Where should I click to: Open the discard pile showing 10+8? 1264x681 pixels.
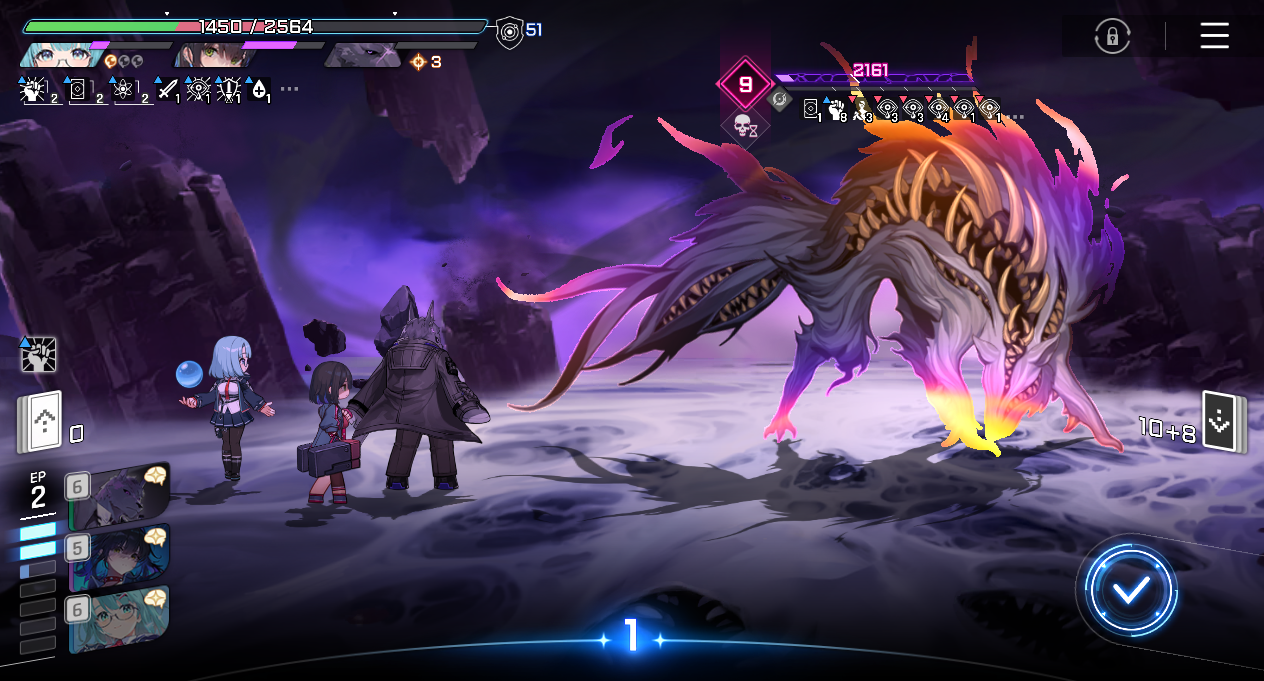pyautogui.click(x=1222, y=422)
